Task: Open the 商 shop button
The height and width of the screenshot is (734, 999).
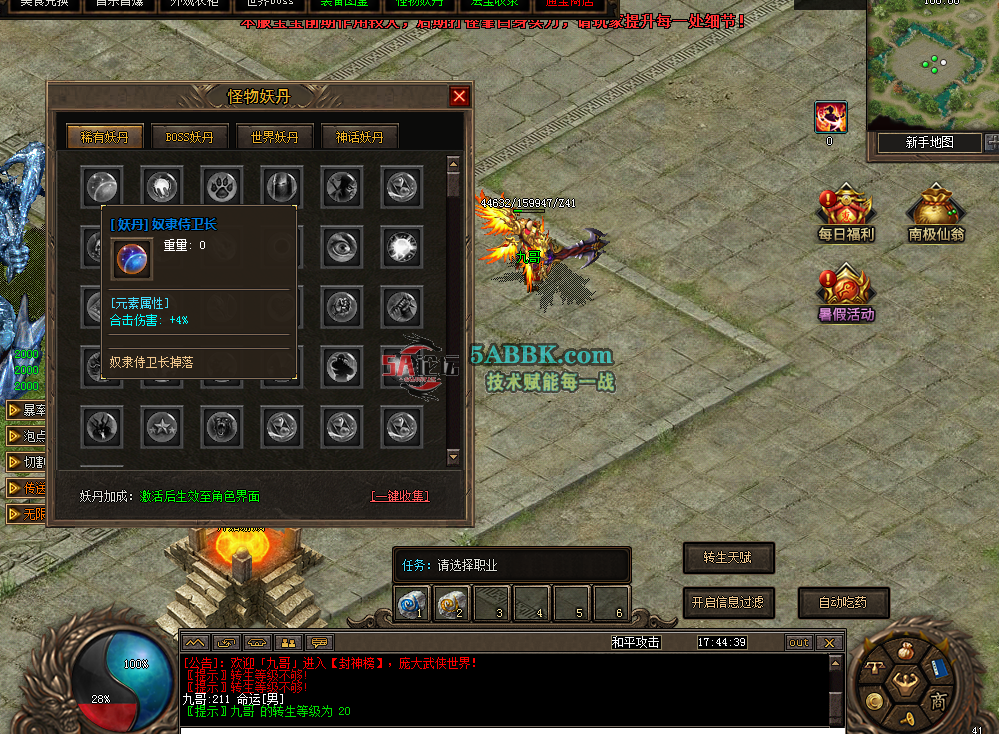Action: click(x=938, y=701)
